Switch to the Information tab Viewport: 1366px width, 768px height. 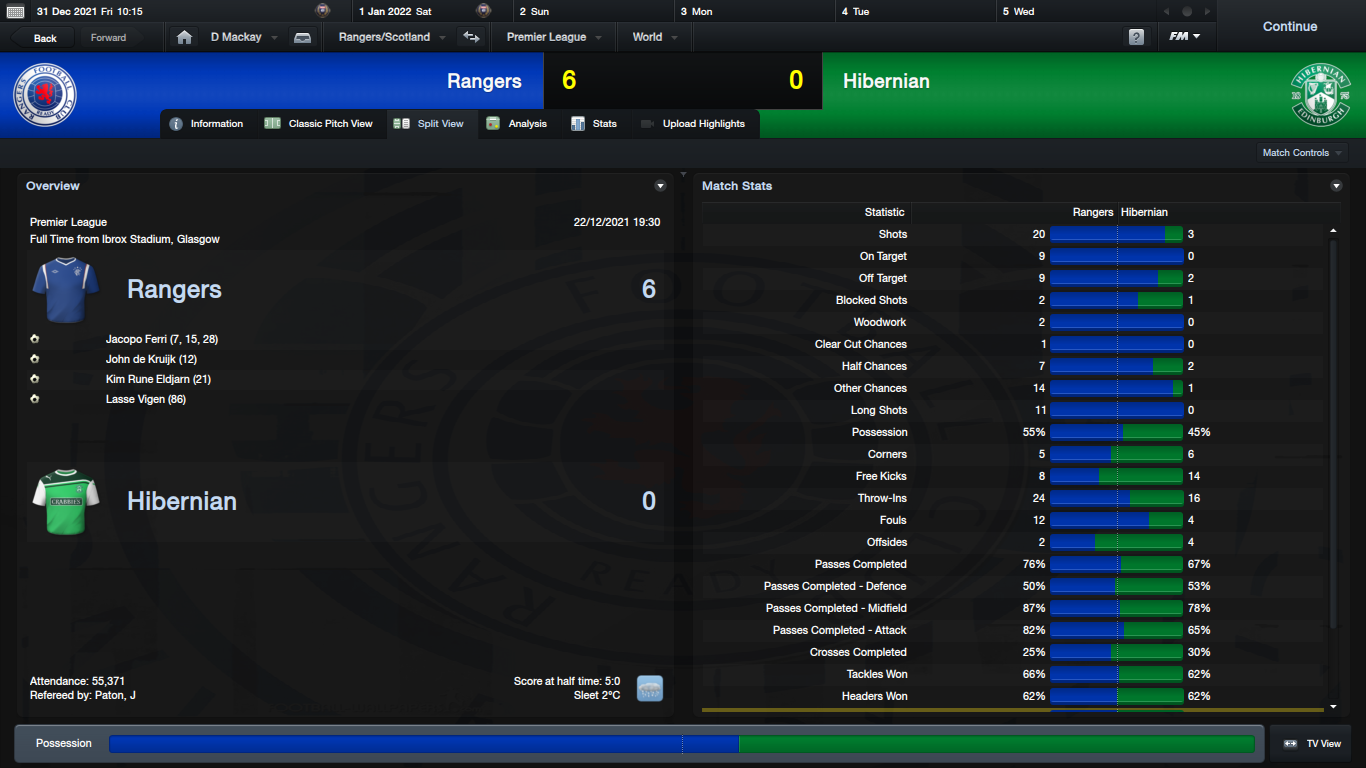coord(207,124)
